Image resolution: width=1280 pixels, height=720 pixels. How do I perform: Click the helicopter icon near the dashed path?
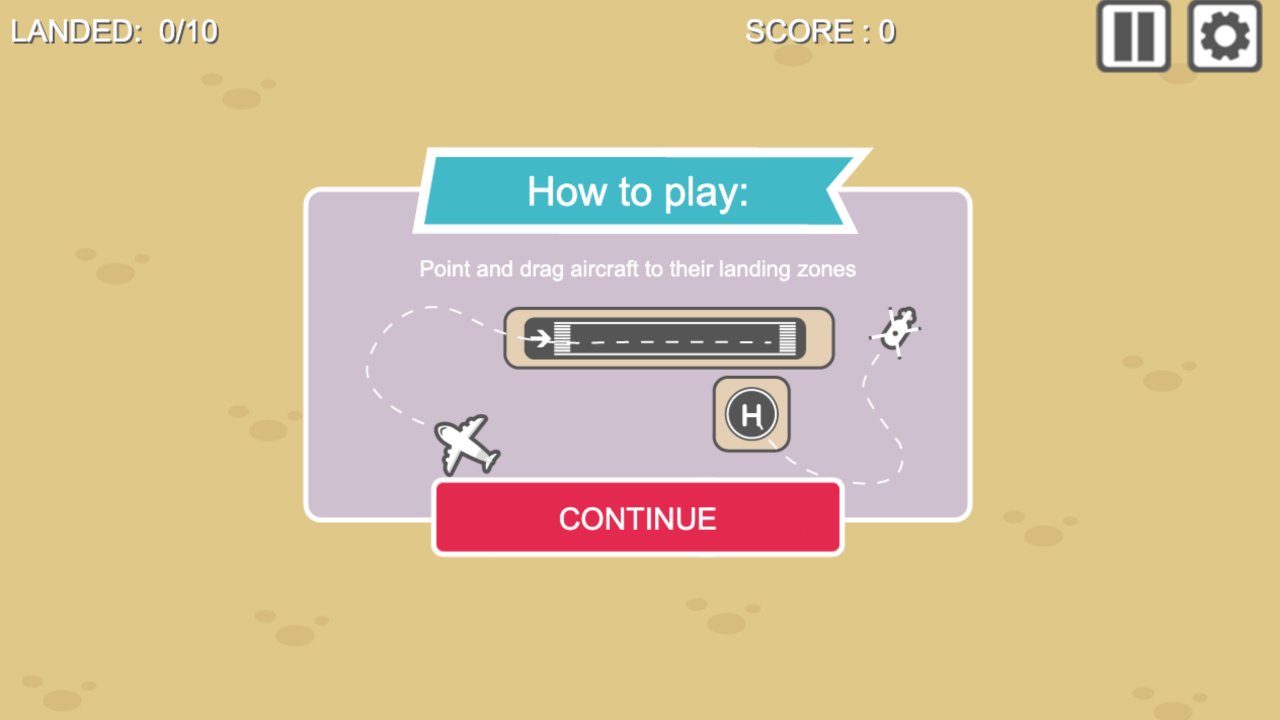896,330
